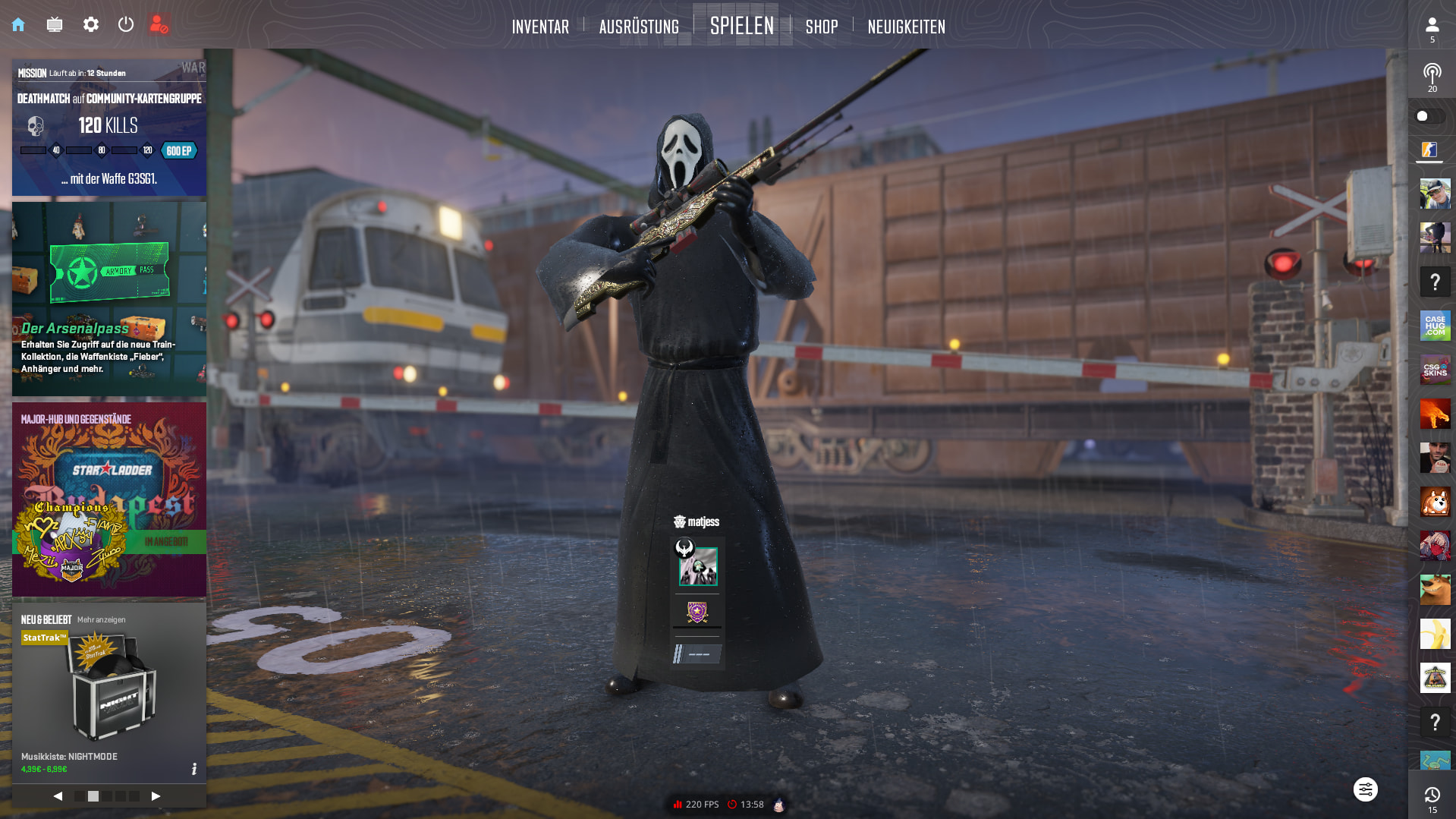1456x819 pixels.
Task: Switch to the AUSRÜSTUNG loadout tab
Action: click(639, 27)
